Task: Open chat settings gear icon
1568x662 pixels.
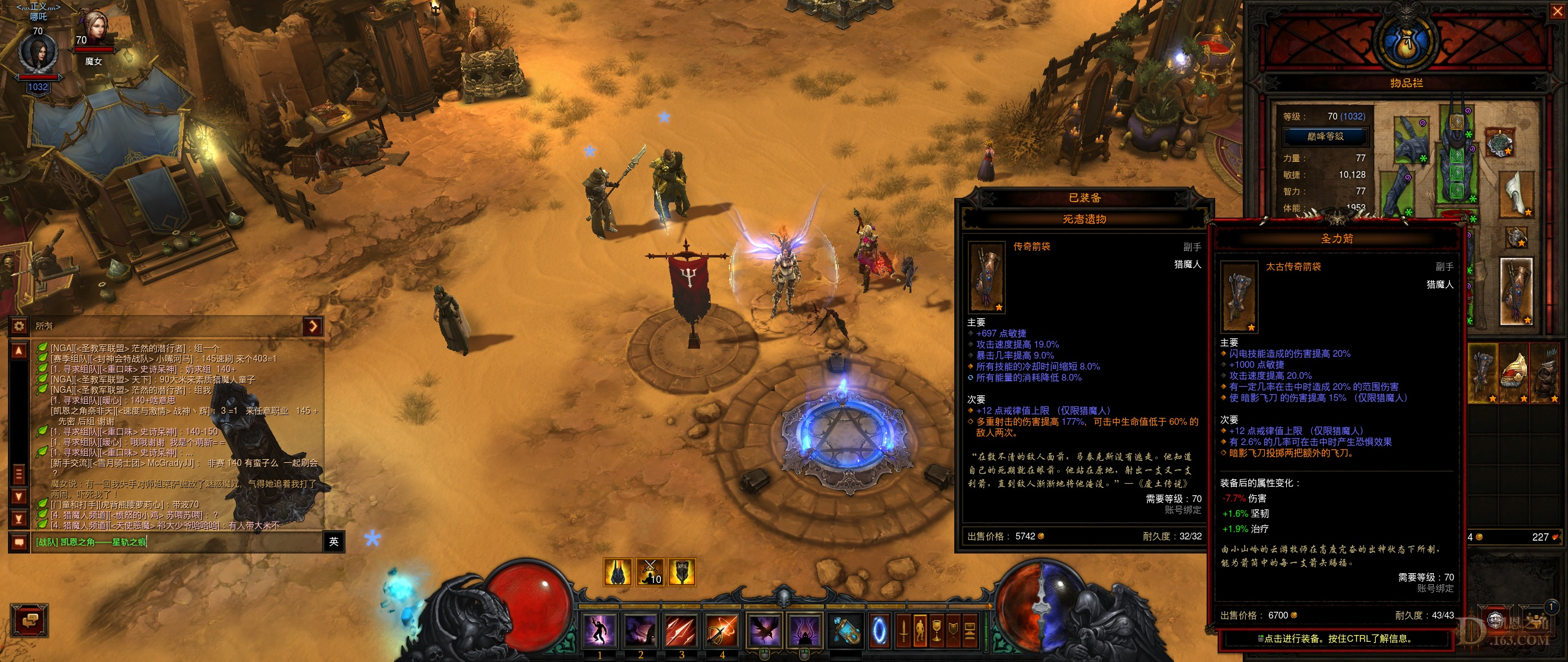Action: tap(19, 326)
